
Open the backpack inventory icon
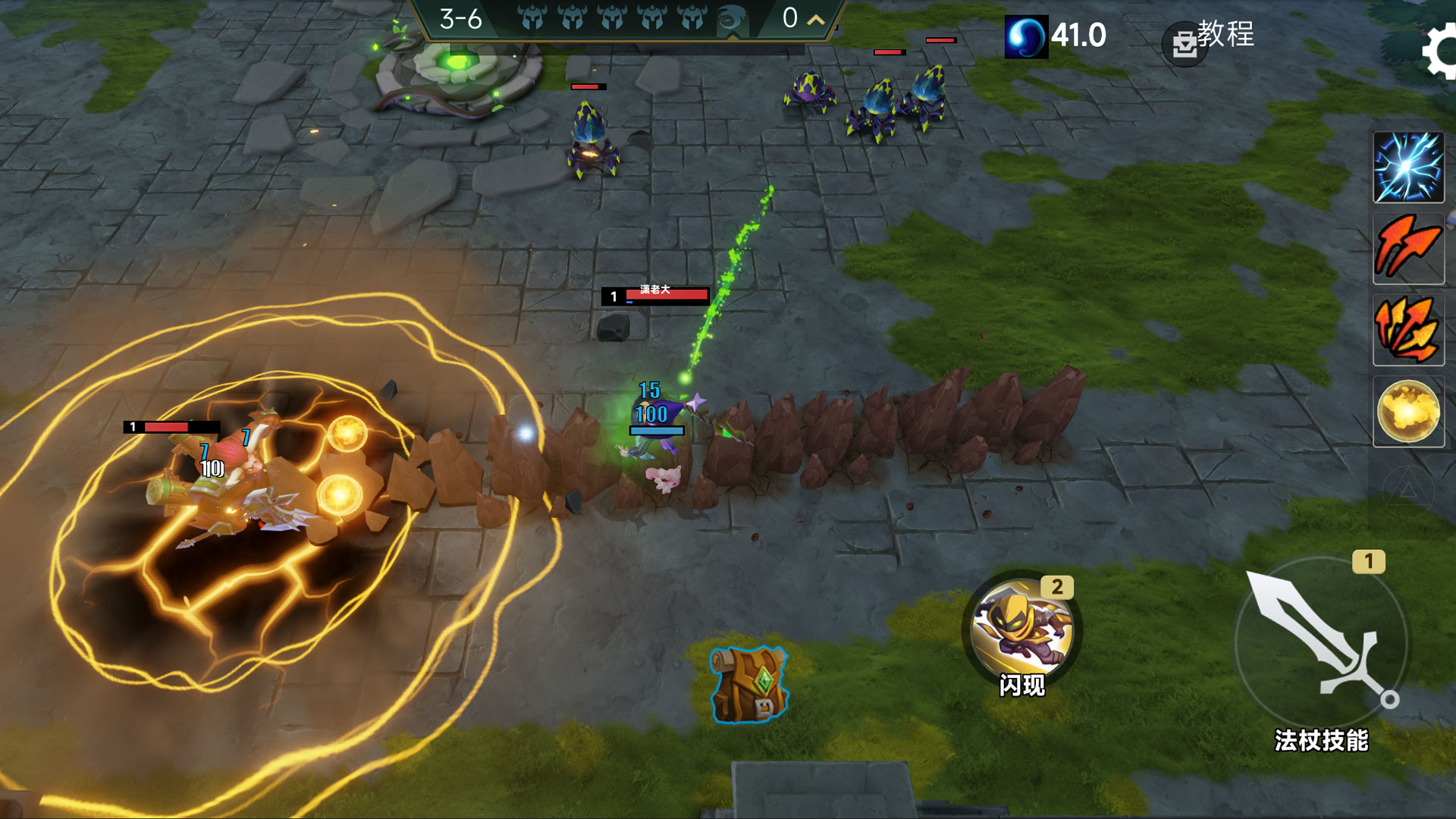[x=748, y=684]
